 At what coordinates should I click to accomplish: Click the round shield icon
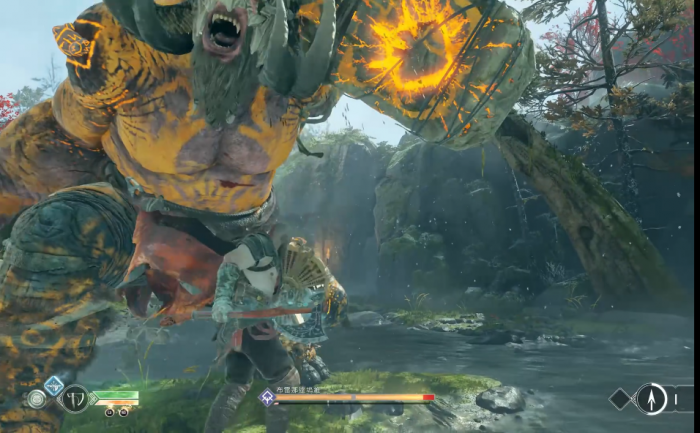[37, 399]
